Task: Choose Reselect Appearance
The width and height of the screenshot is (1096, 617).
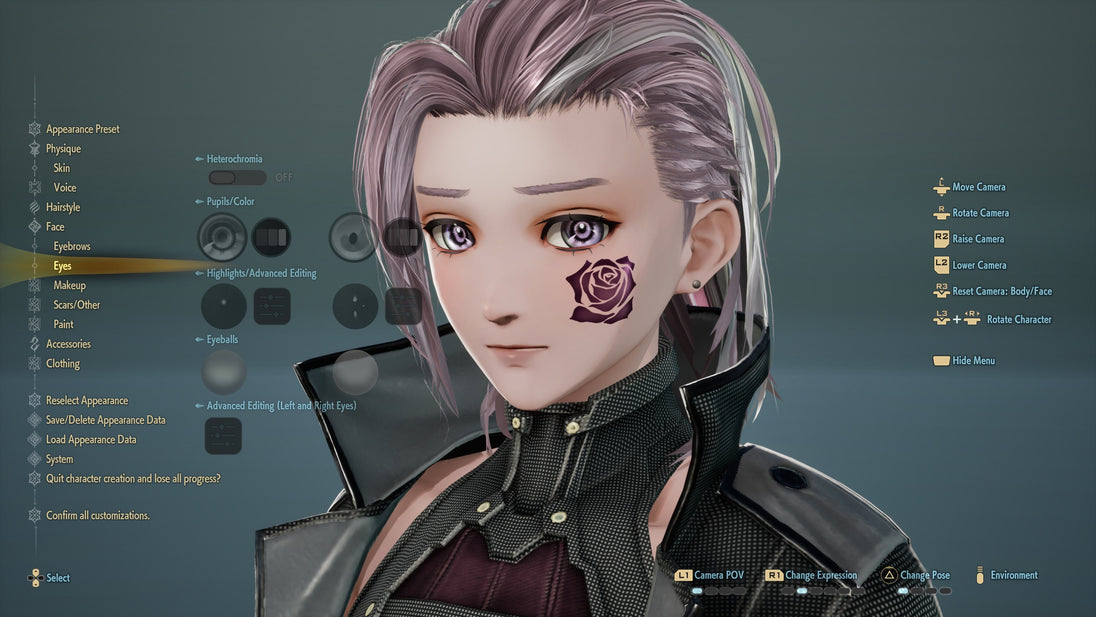Action: point(86,401)
